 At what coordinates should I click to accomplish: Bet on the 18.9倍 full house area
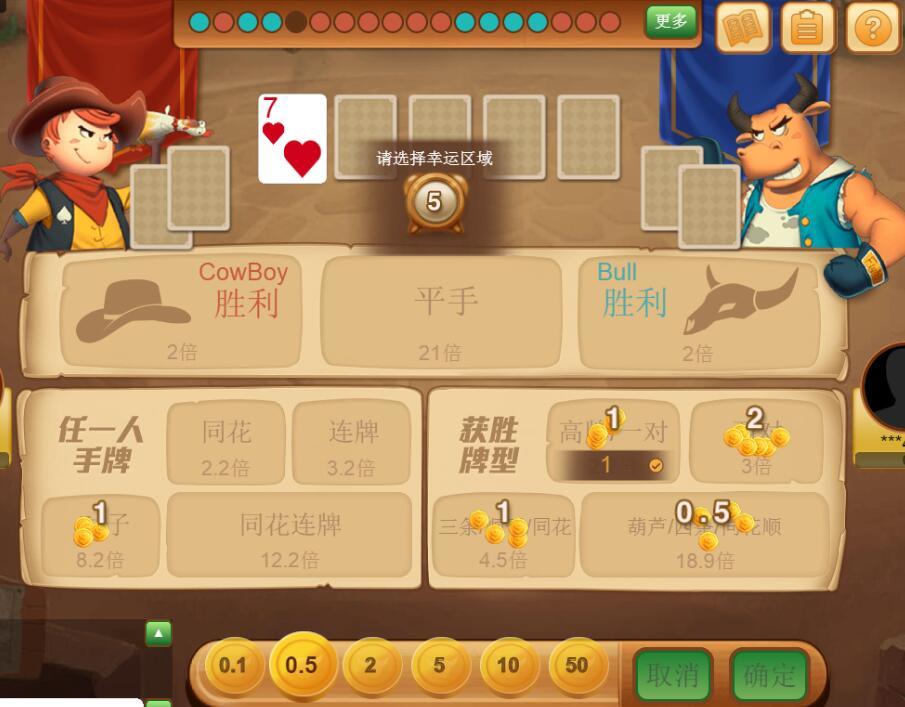[x=704, y=535]
